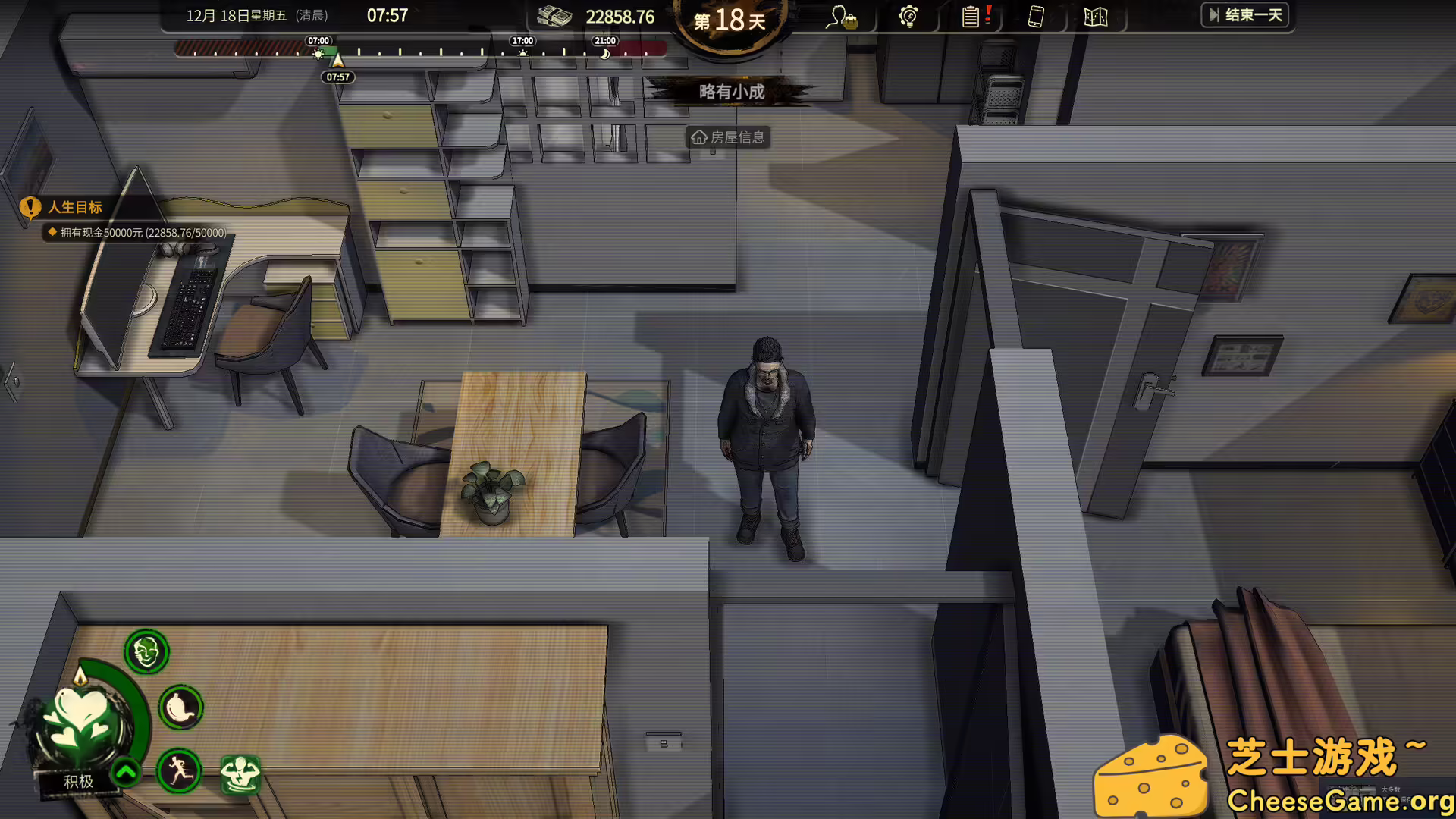The width and height of the screenshot is (1456, 819).
Task: Open the character inventory icon
Action: coord(843,17)
